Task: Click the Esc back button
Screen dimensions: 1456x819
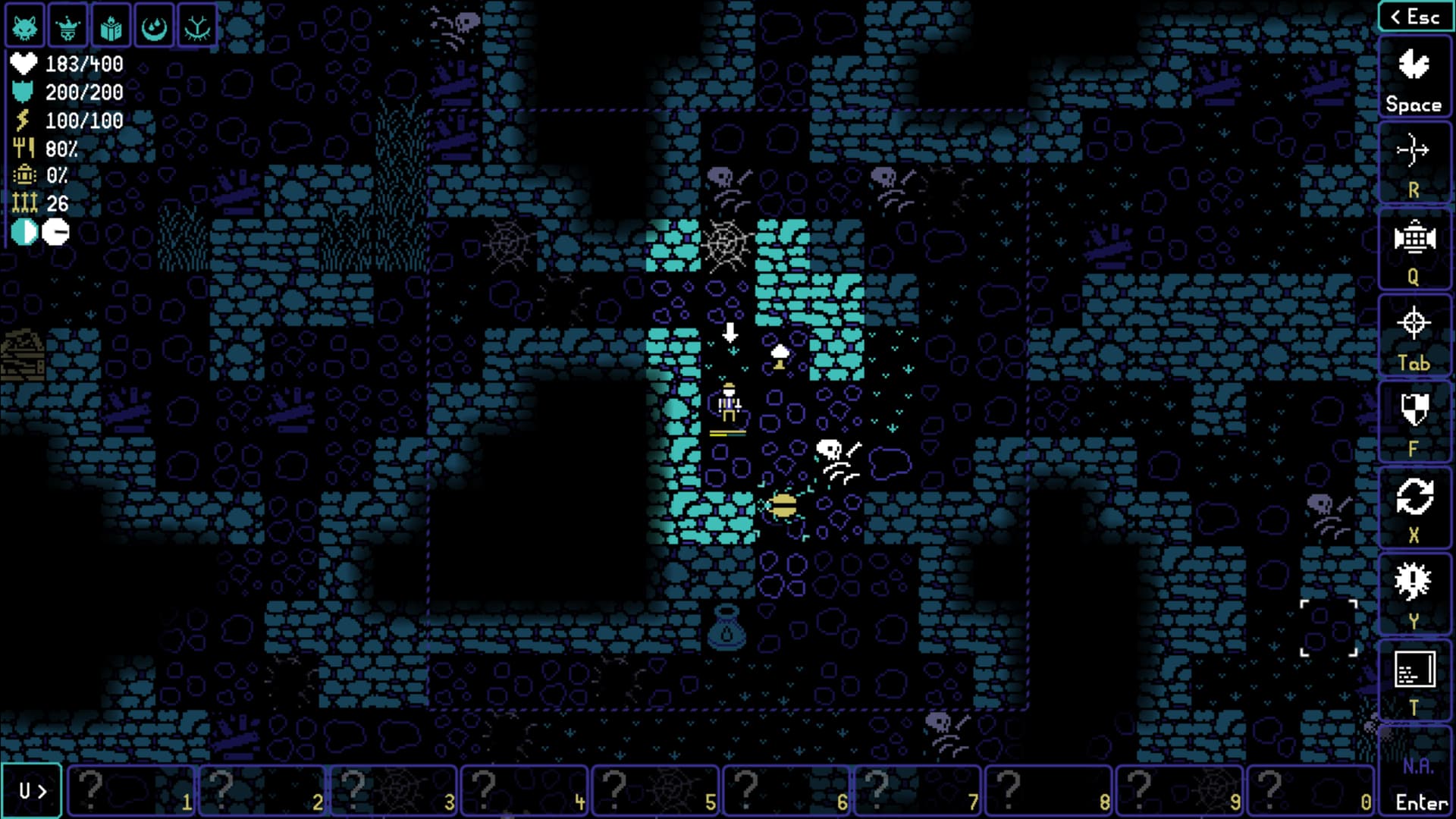Action: click(1414, 17)
